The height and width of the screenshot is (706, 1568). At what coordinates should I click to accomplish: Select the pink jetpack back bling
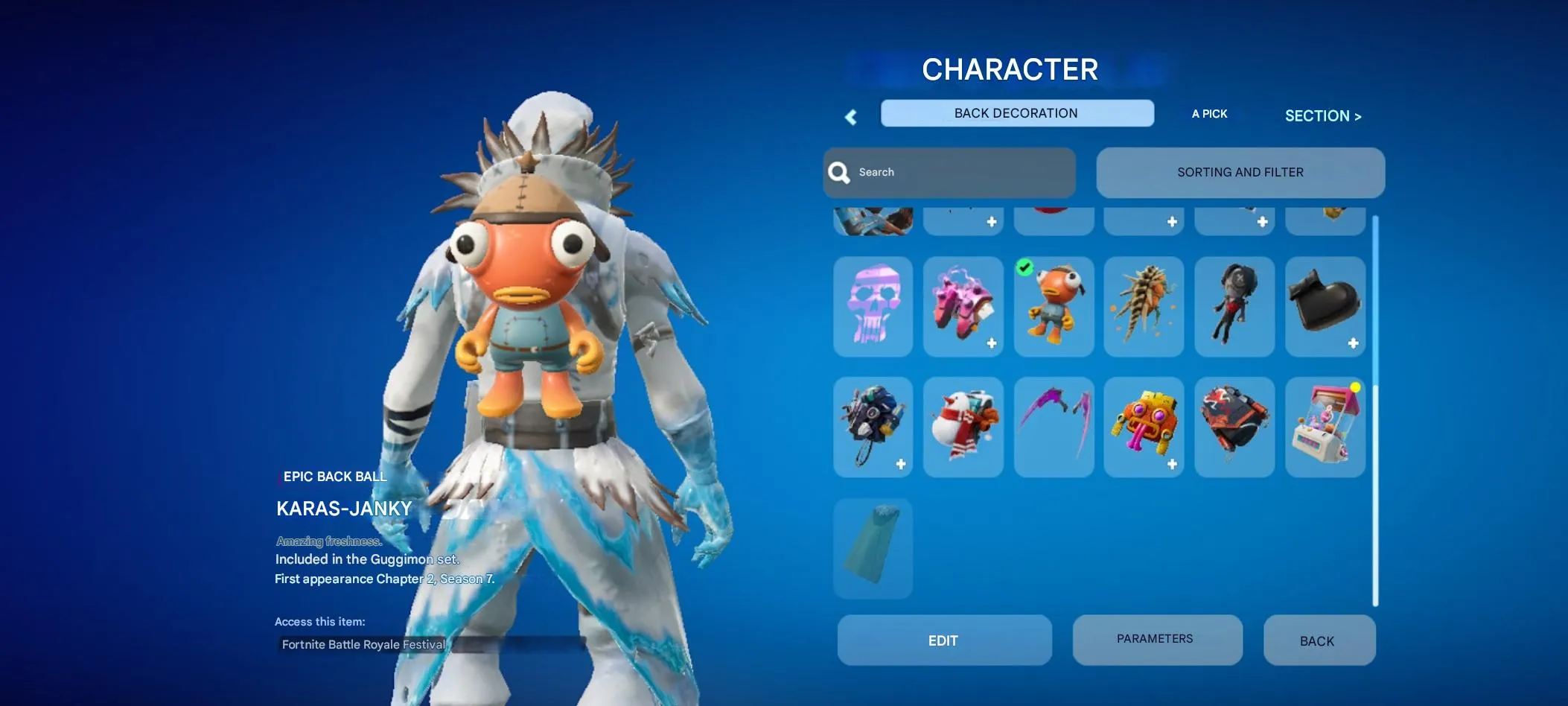pyautogui.click(x=963, y=307)
